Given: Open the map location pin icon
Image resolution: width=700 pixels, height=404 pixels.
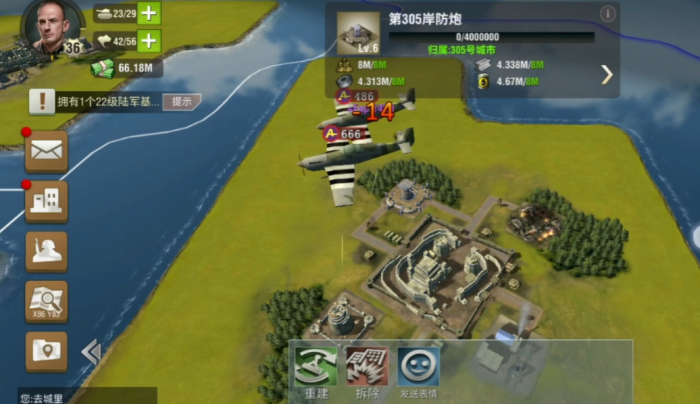Looking at the screenshot, I should click(x=46, y=351).
